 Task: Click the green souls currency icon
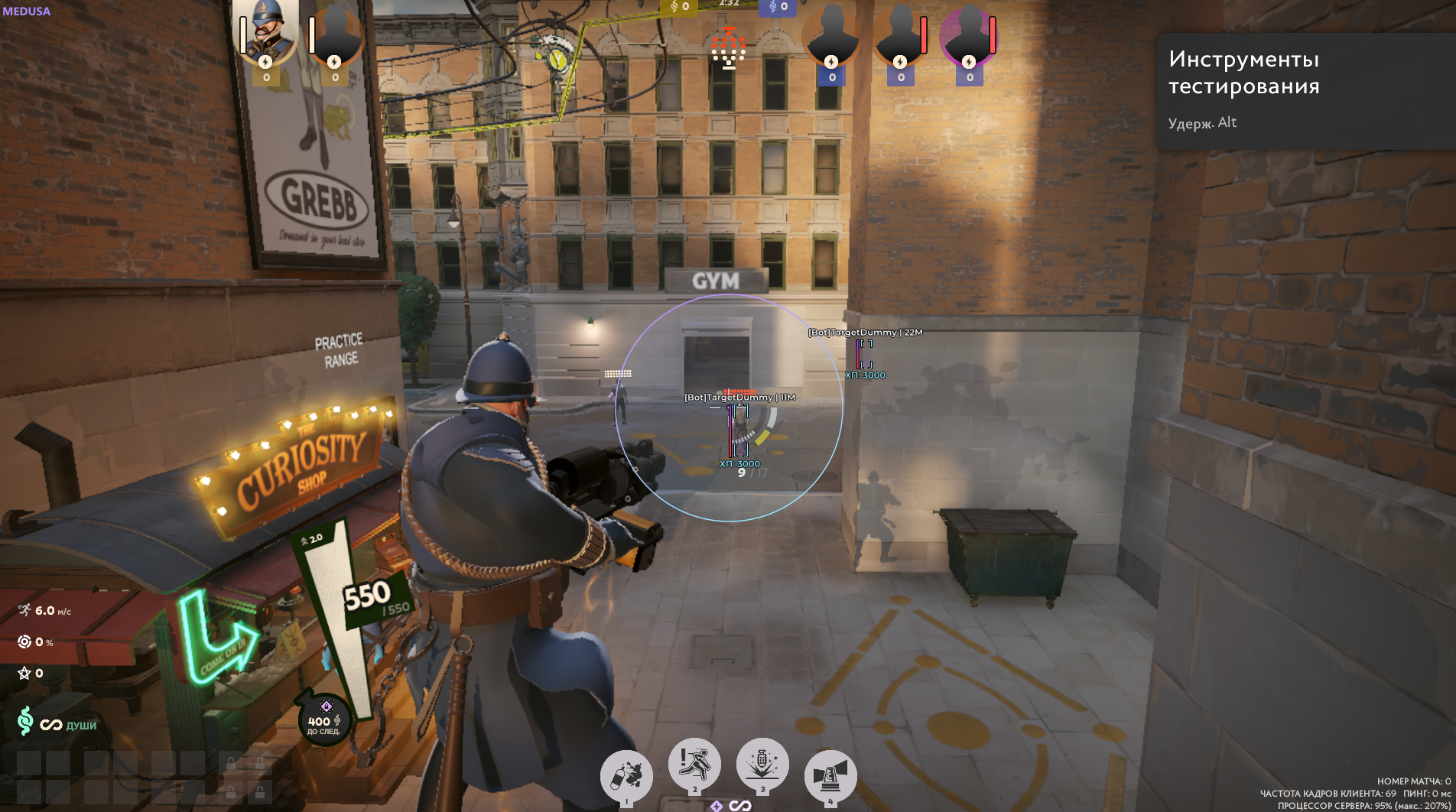click(x=25, y=721)
